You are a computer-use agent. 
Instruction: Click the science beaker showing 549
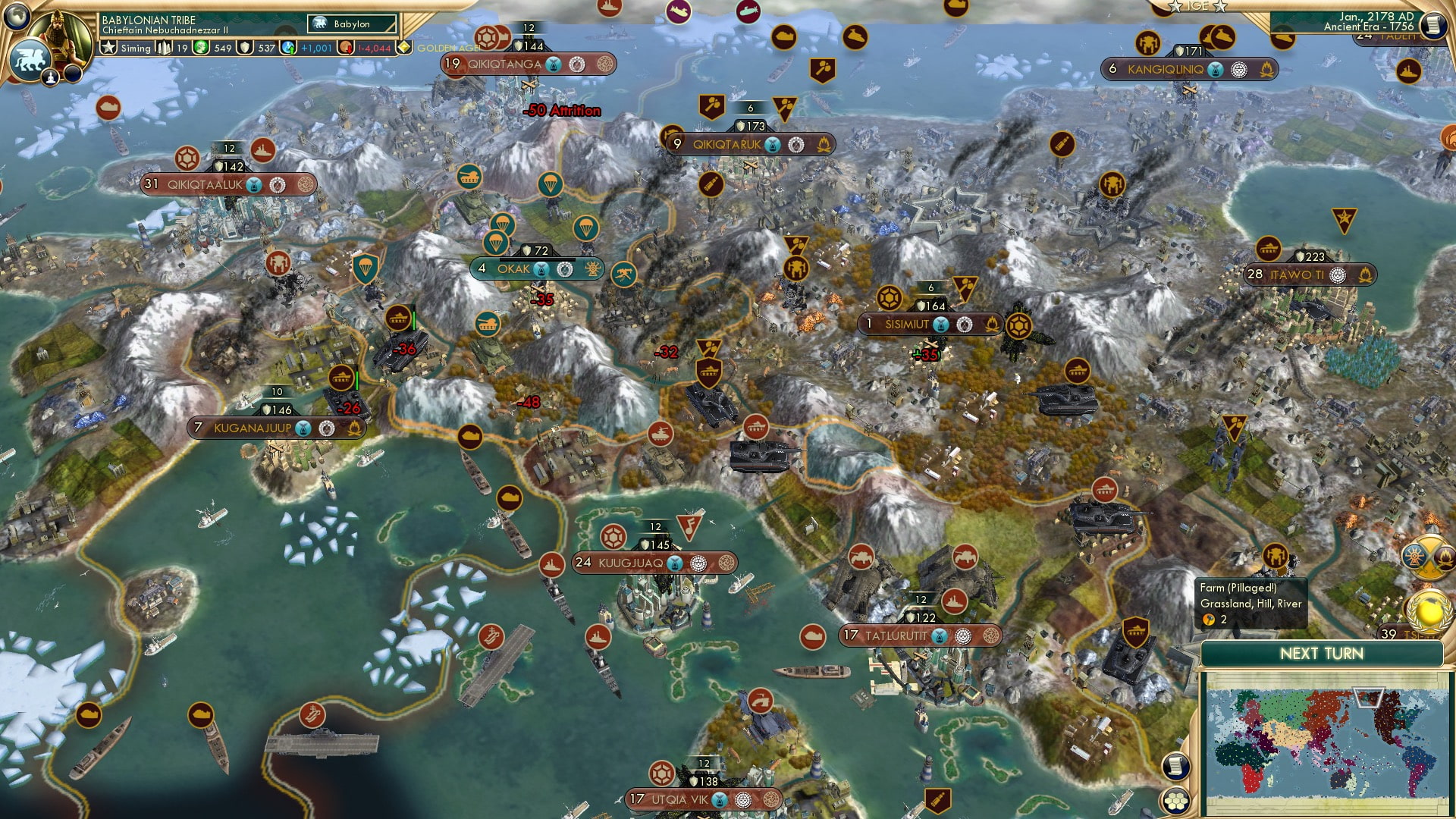[x=202, y=47]
